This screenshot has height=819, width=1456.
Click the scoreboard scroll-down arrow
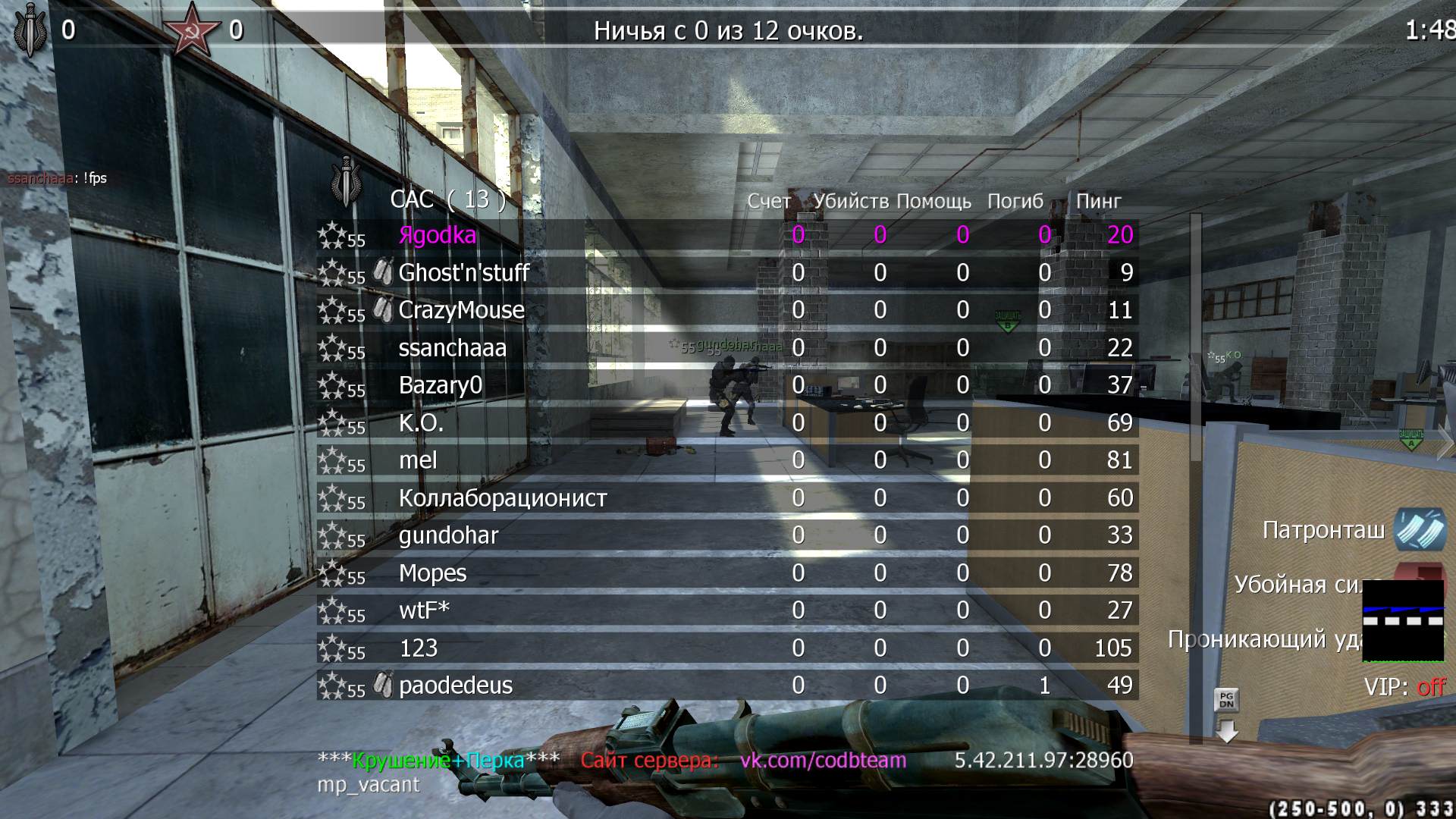tap(1226, 731)
